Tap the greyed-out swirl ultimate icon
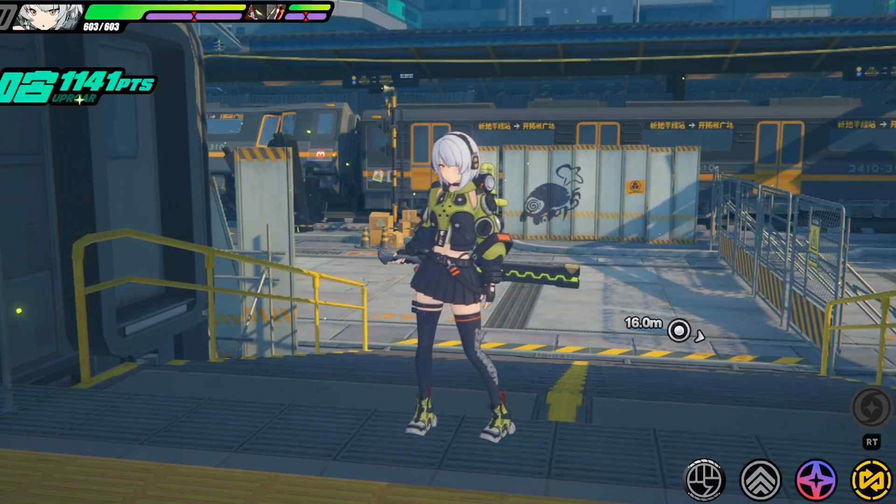 pyautogui.click(x=871, y=408)
